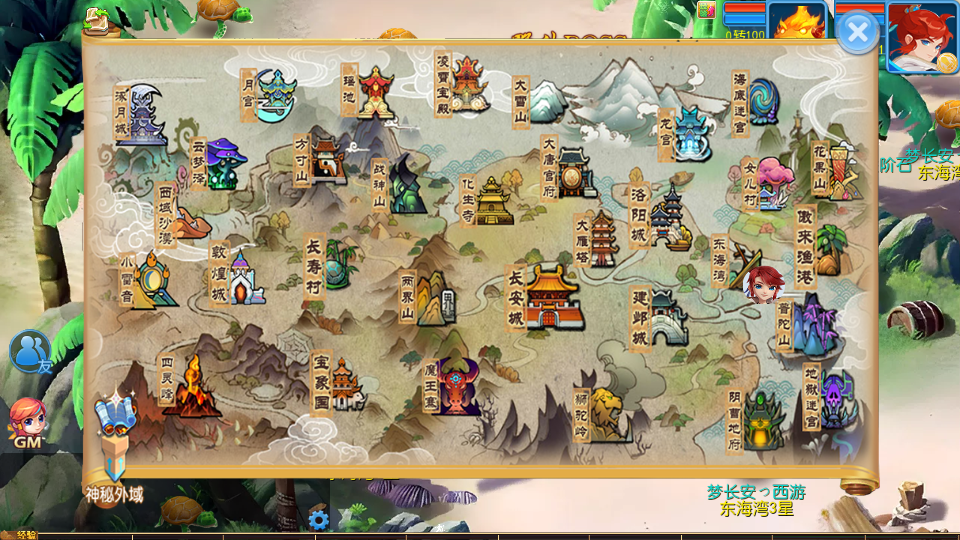Travel to 凌霄宝殿

click(x=466, y=84)
